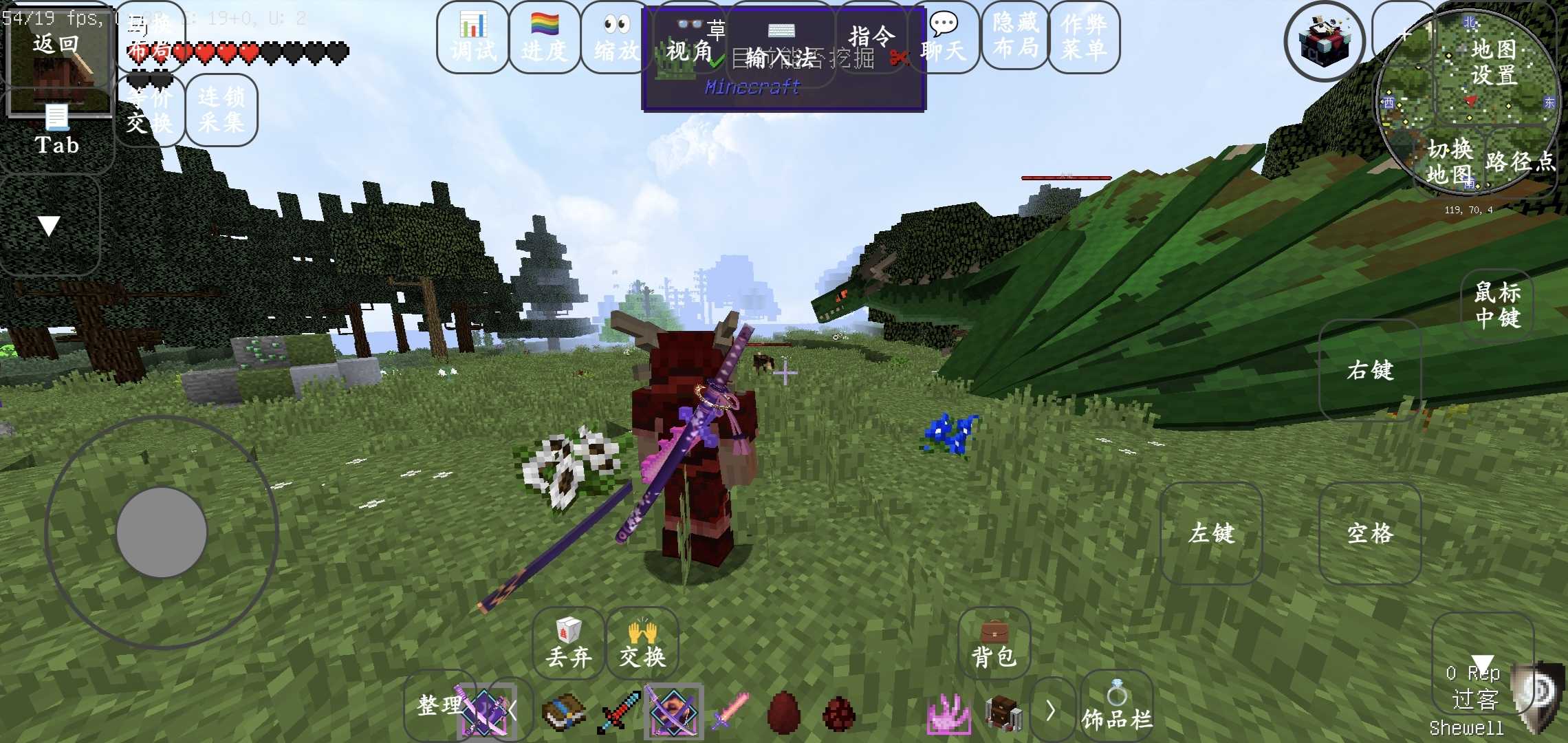Tap the 右键 right-click button
The image size is (1568, 743).
click(x=1370, y=370)
